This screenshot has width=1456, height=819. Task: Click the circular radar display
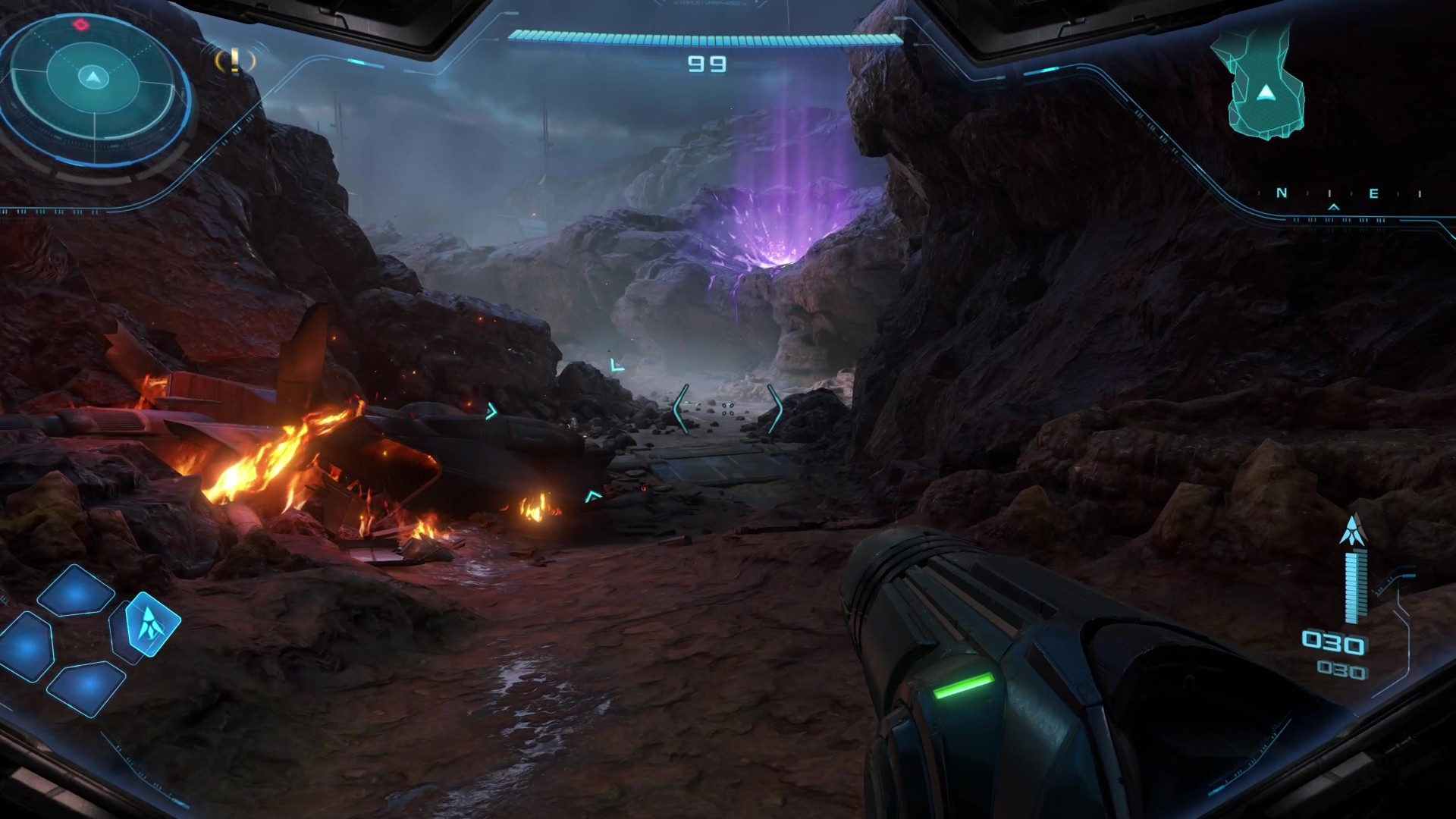(x=94, y=77)
